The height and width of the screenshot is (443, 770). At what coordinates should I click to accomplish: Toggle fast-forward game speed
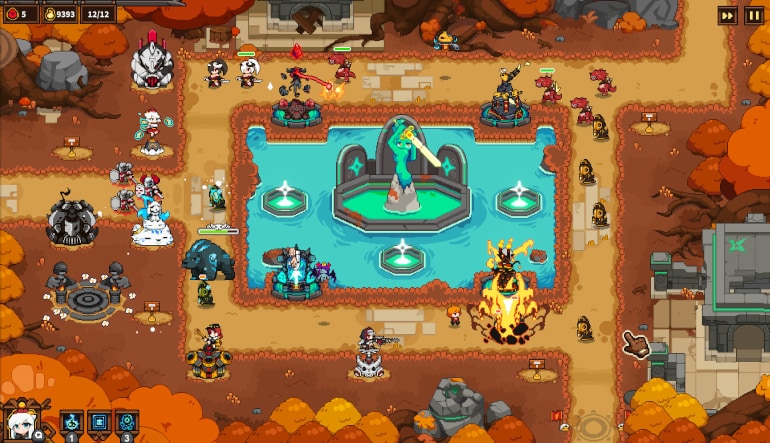click(x=727, y=15)
